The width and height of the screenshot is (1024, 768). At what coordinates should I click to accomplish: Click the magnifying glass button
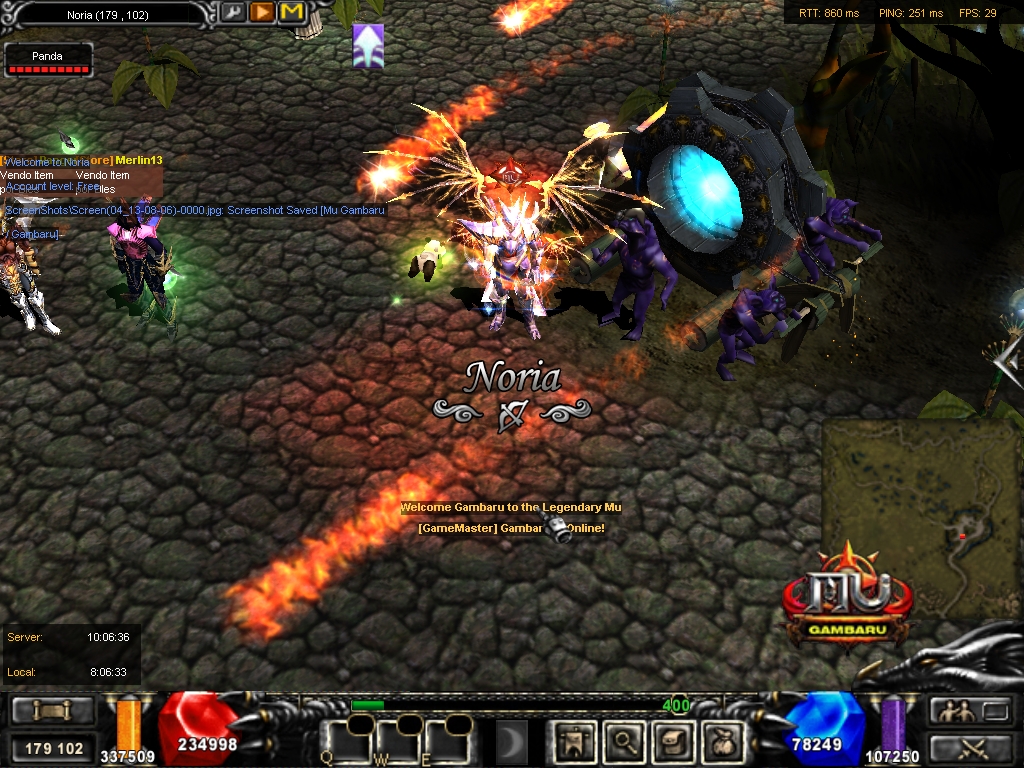[625, 741]
